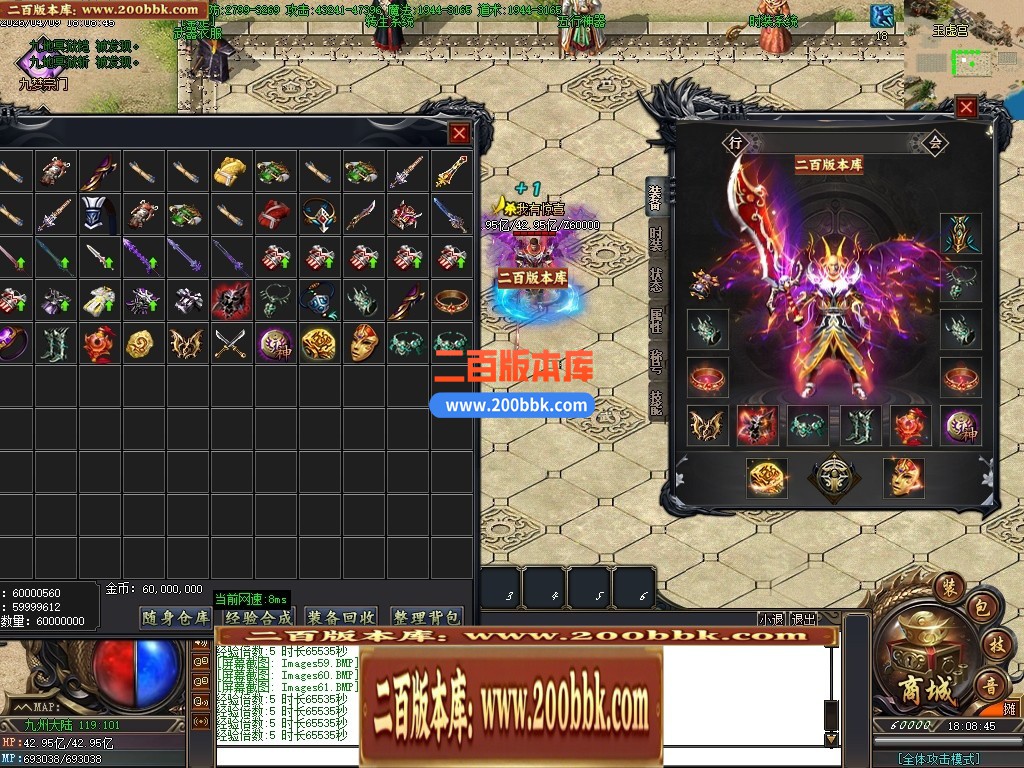This screenshot has height=768, width=1024.
Task: Select the green boots in the equipment panel
Action: pyautogui.click(x=859, y=425)
